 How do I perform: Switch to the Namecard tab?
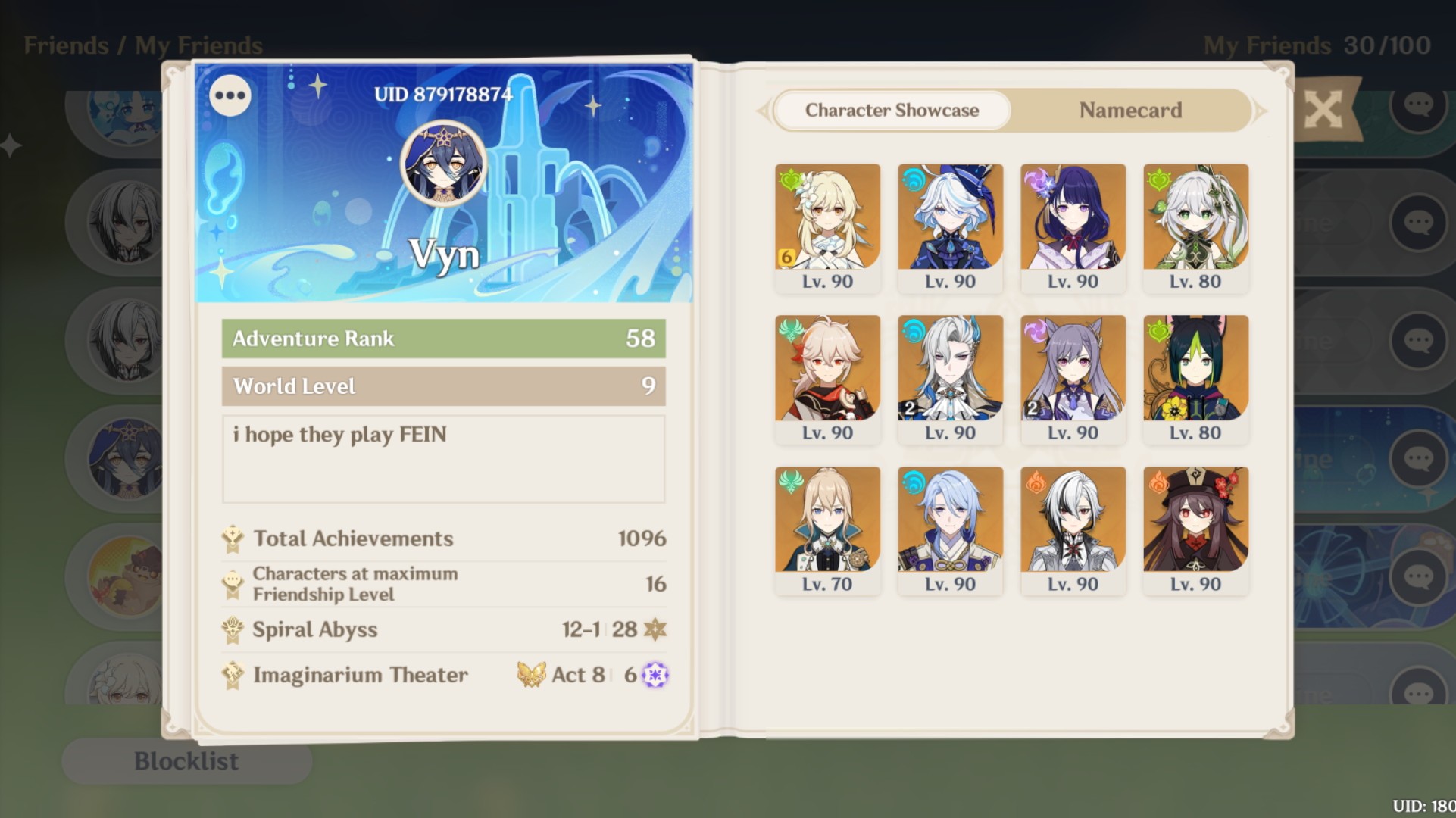(x=1130, y=111)
